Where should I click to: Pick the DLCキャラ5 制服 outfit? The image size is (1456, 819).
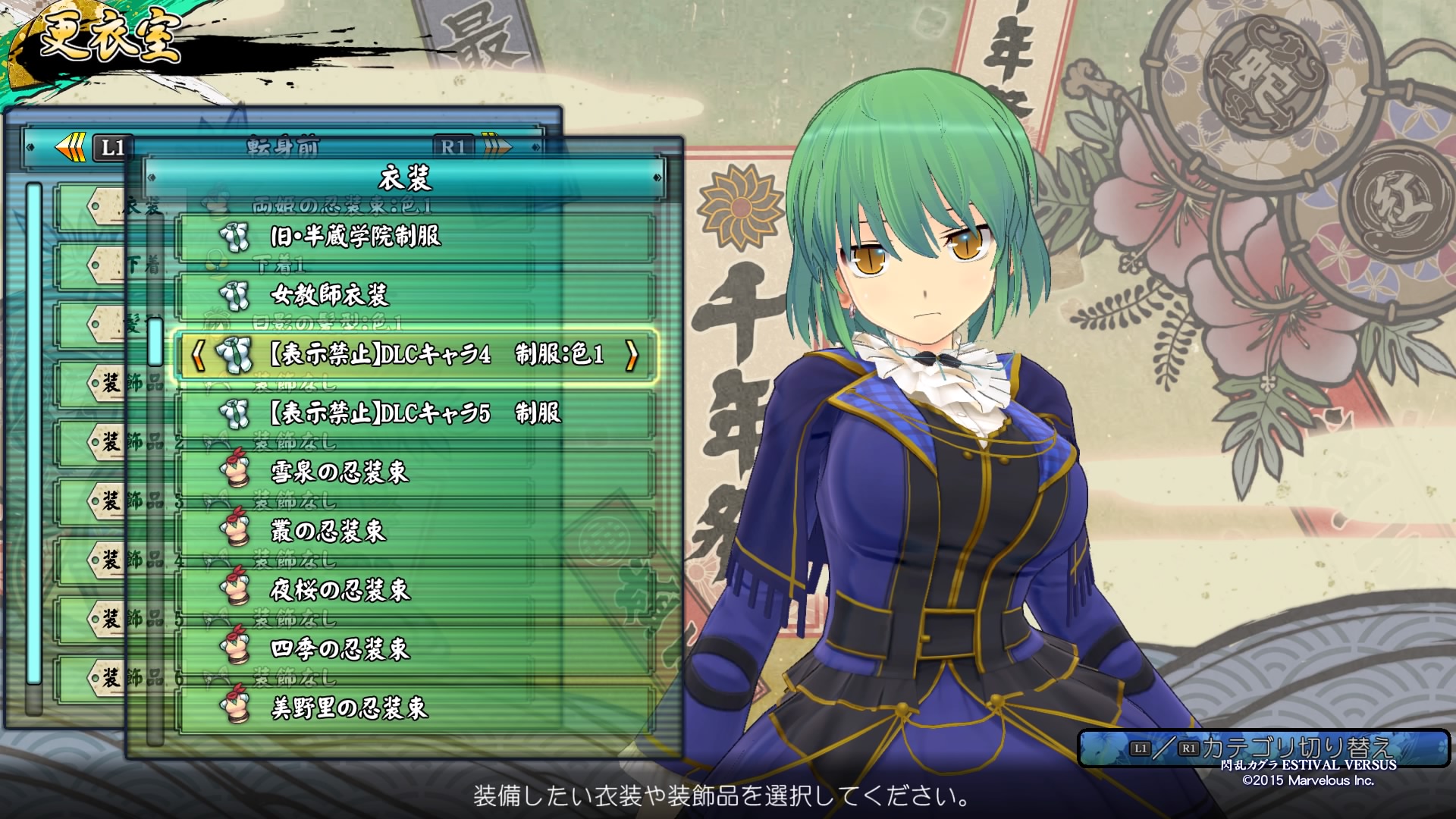416,413
